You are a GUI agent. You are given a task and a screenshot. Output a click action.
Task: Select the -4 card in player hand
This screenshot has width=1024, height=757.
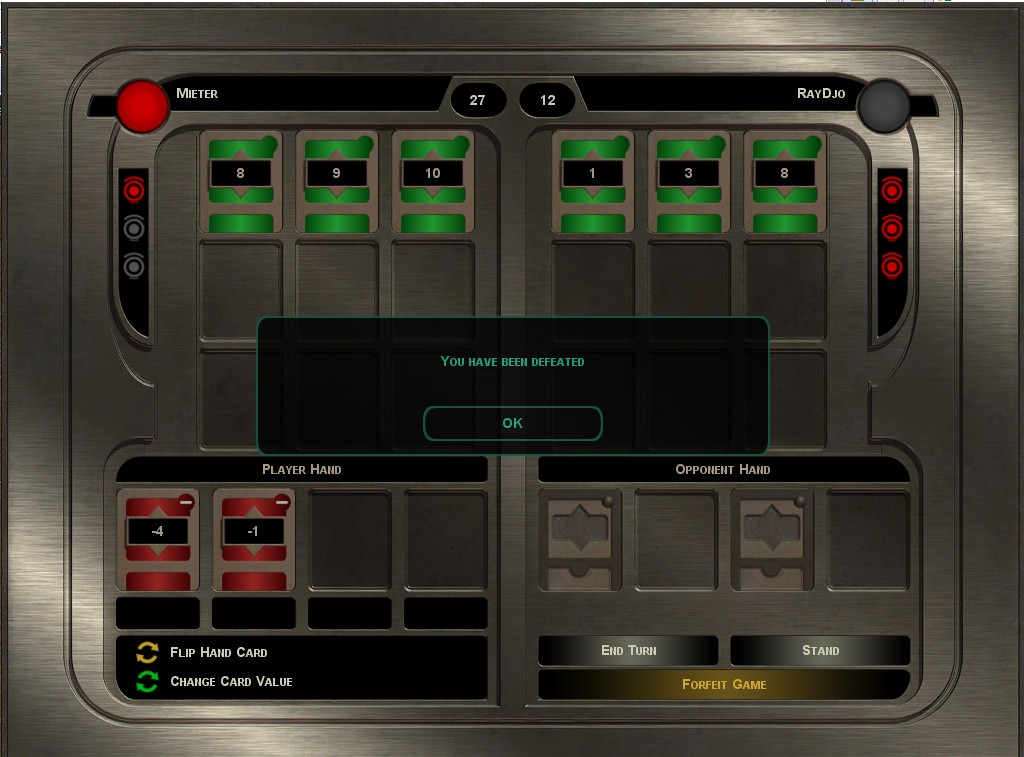[x=157, y=539]
